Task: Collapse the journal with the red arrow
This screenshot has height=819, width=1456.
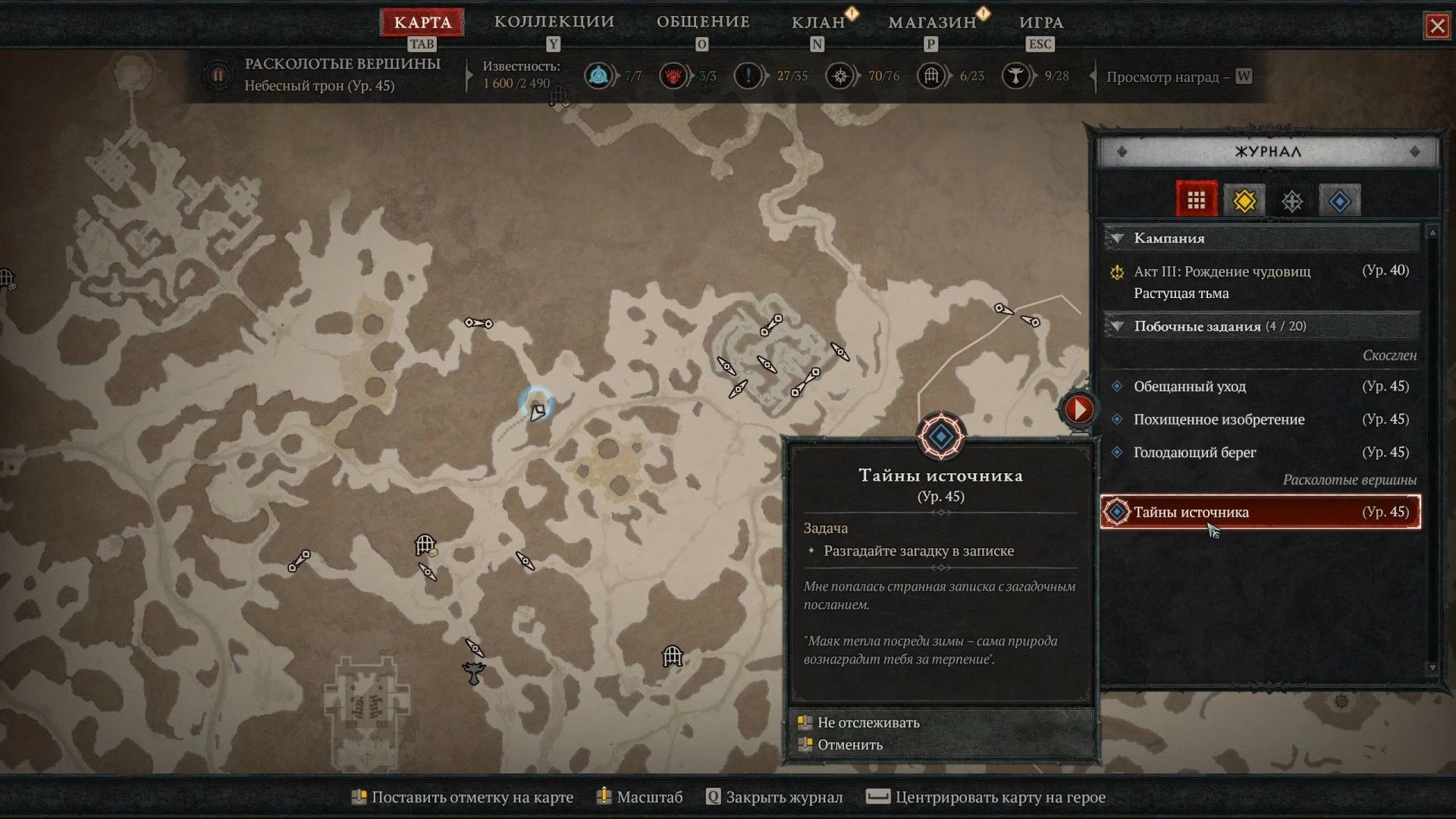Action: tap(1078, 409)
